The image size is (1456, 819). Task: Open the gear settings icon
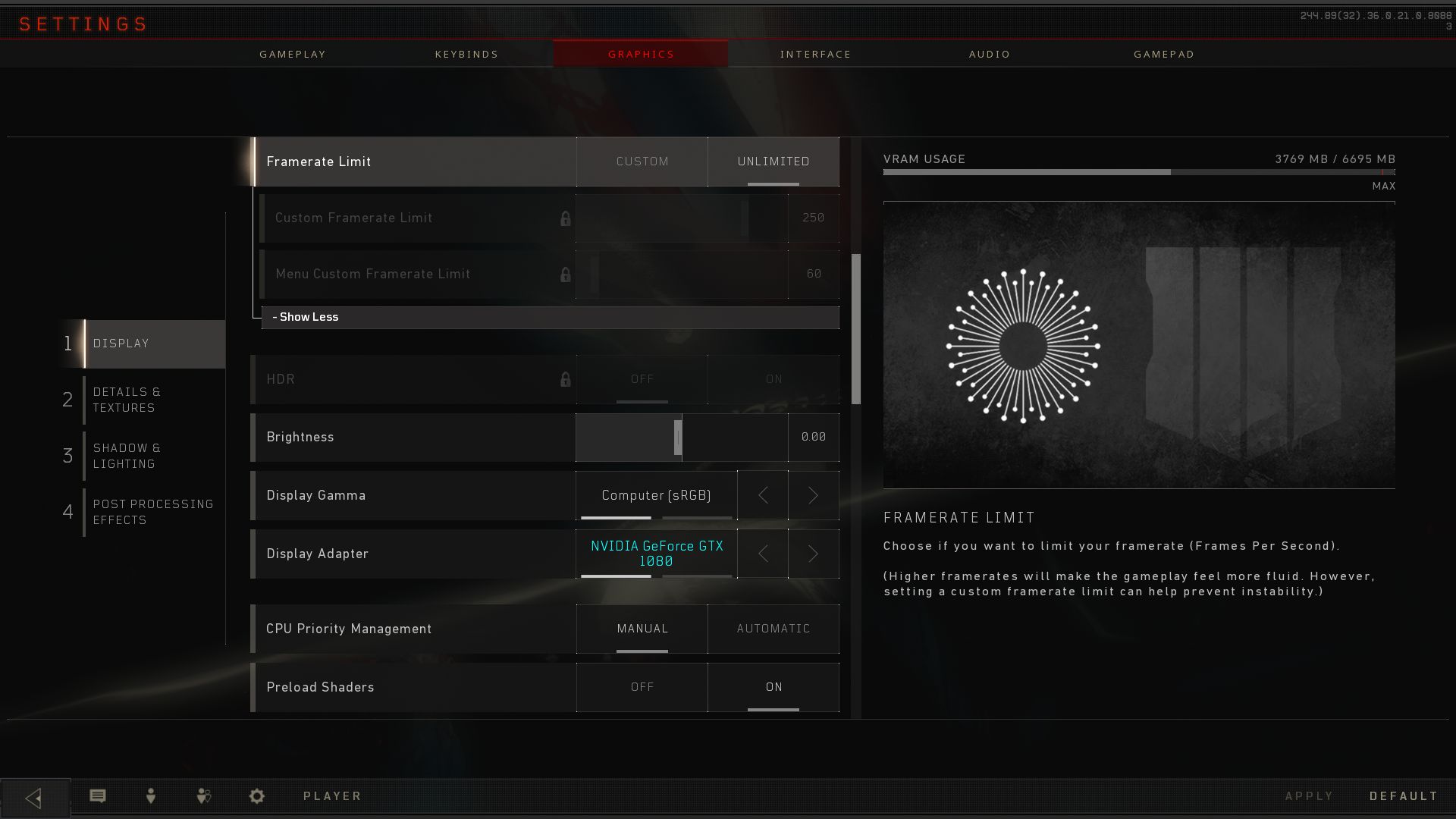(257, 795)
